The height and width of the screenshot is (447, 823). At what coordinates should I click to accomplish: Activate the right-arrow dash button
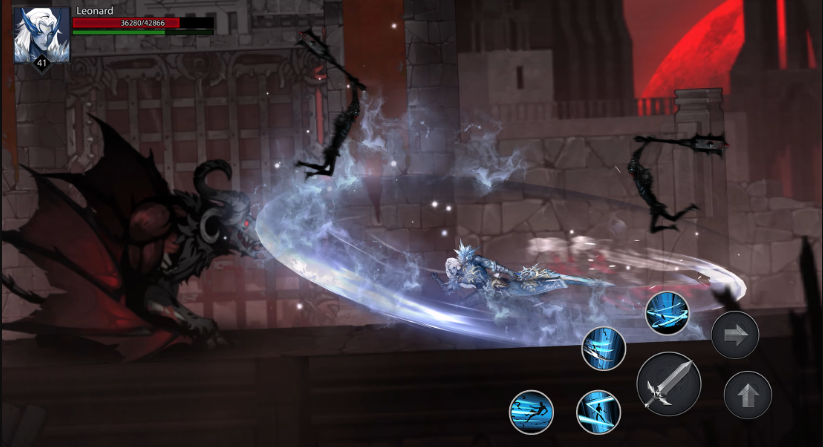click(735, 335)
